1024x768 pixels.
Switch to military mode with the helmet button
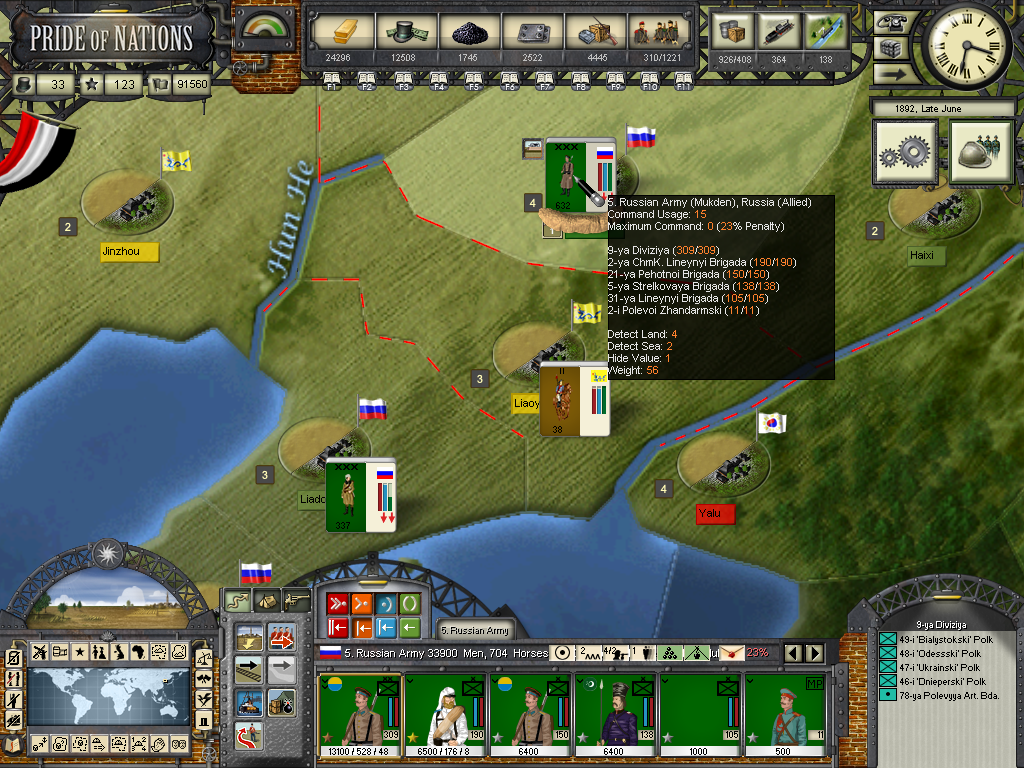click(x=982, y=153)
